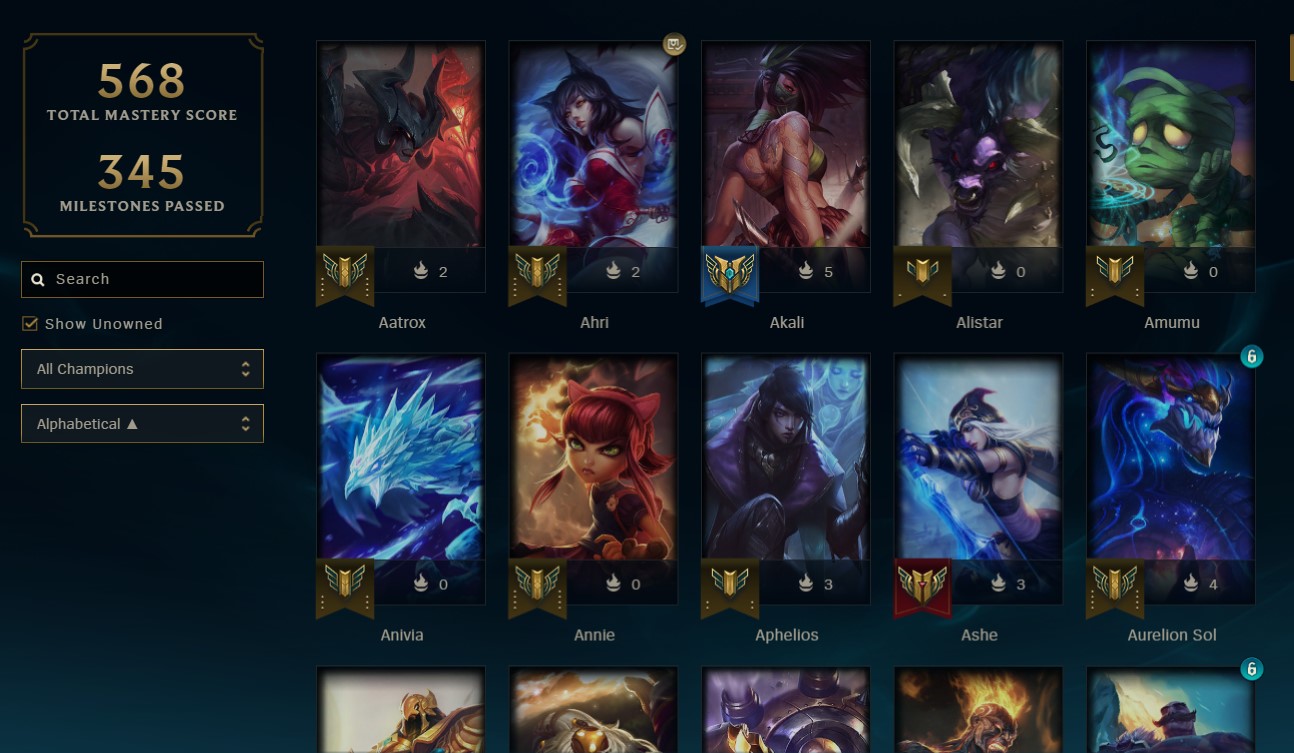Select Akali's blue mastery crest banner
This screenshot has height=753, width=1294.
tap(729, 275)
